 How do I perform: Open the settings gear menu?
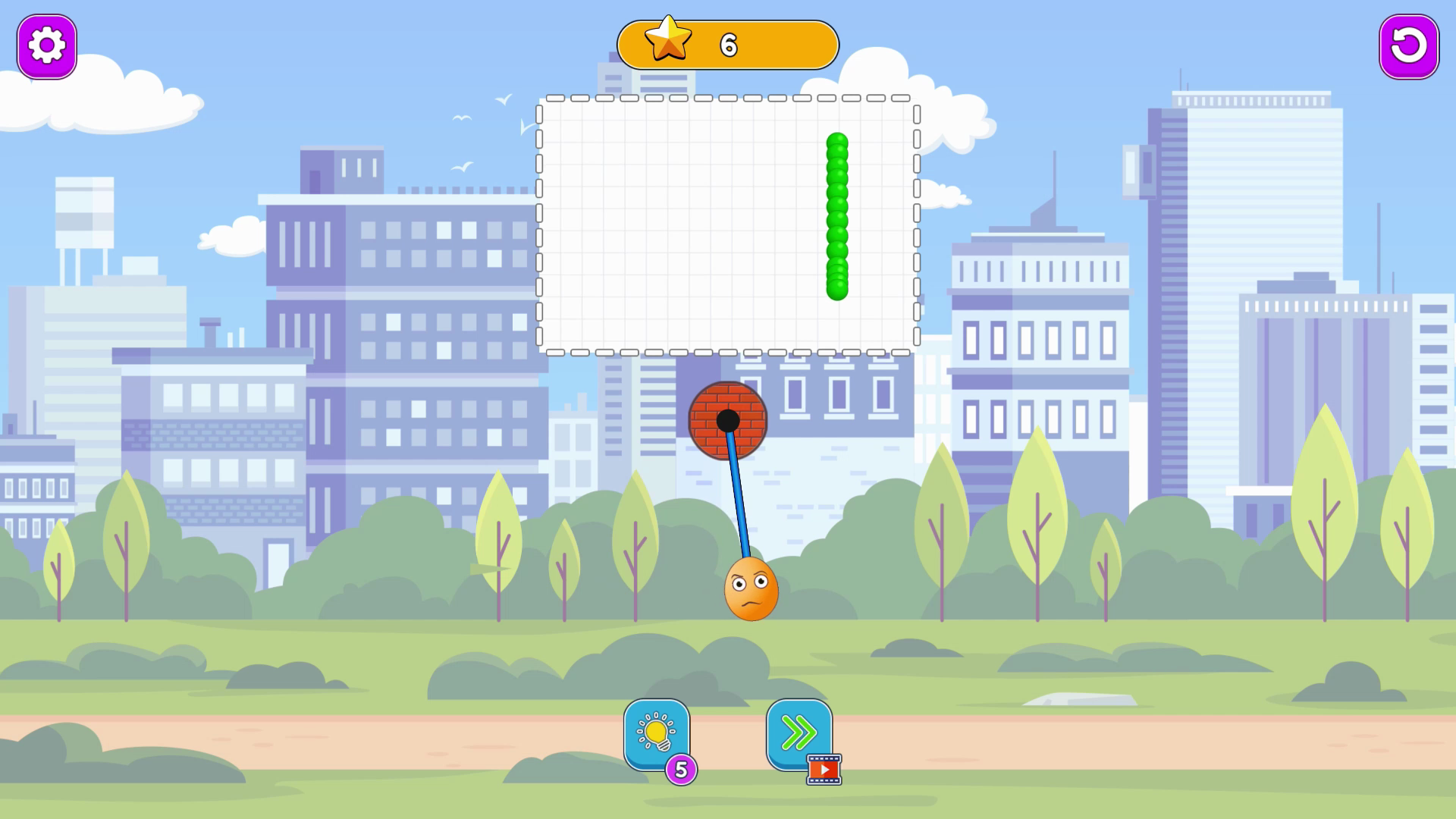pyautogui.click(x=47, y=45)
